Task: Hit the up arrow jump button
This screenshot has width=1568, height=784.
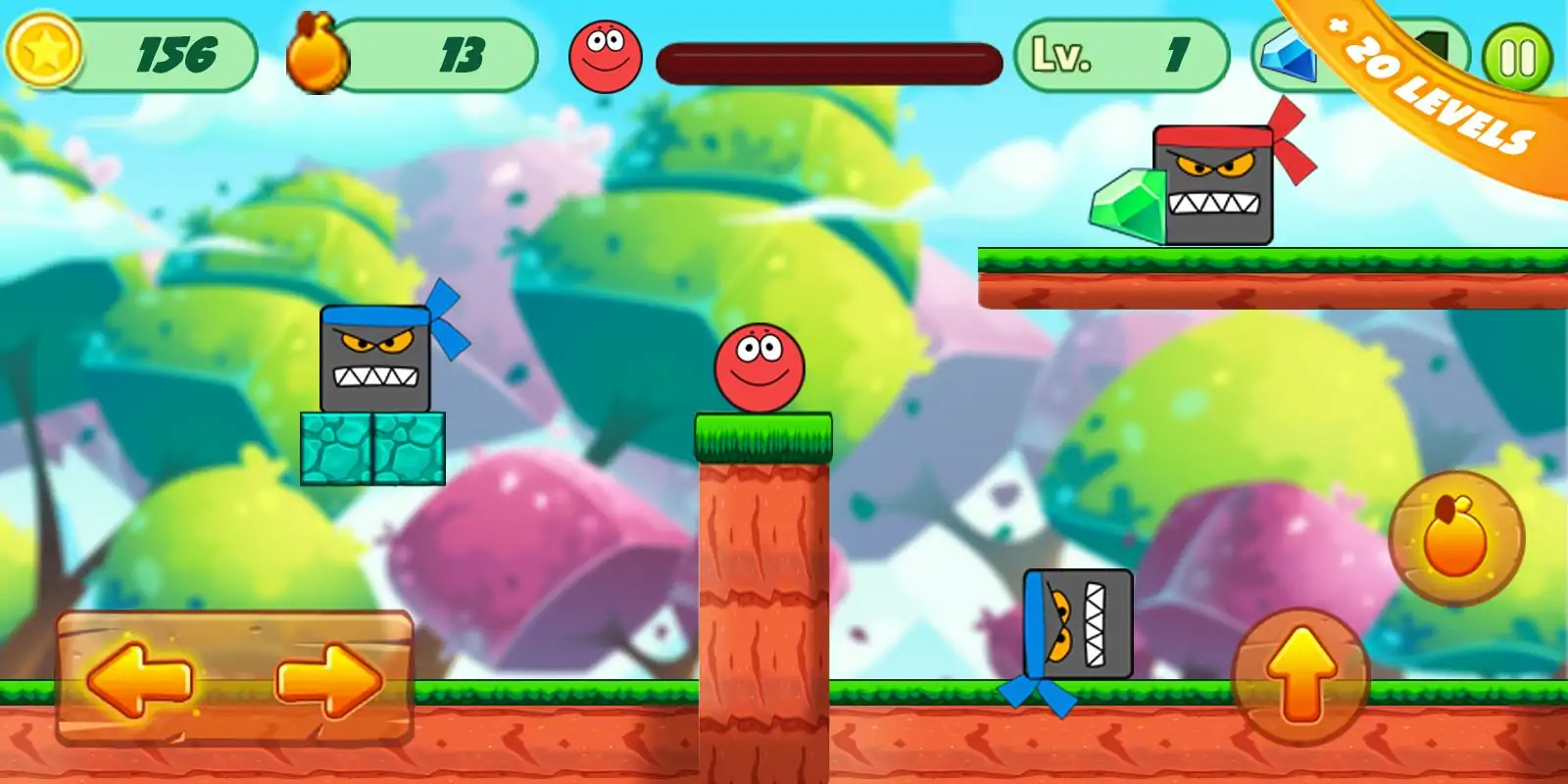Action: (1300, 676)
